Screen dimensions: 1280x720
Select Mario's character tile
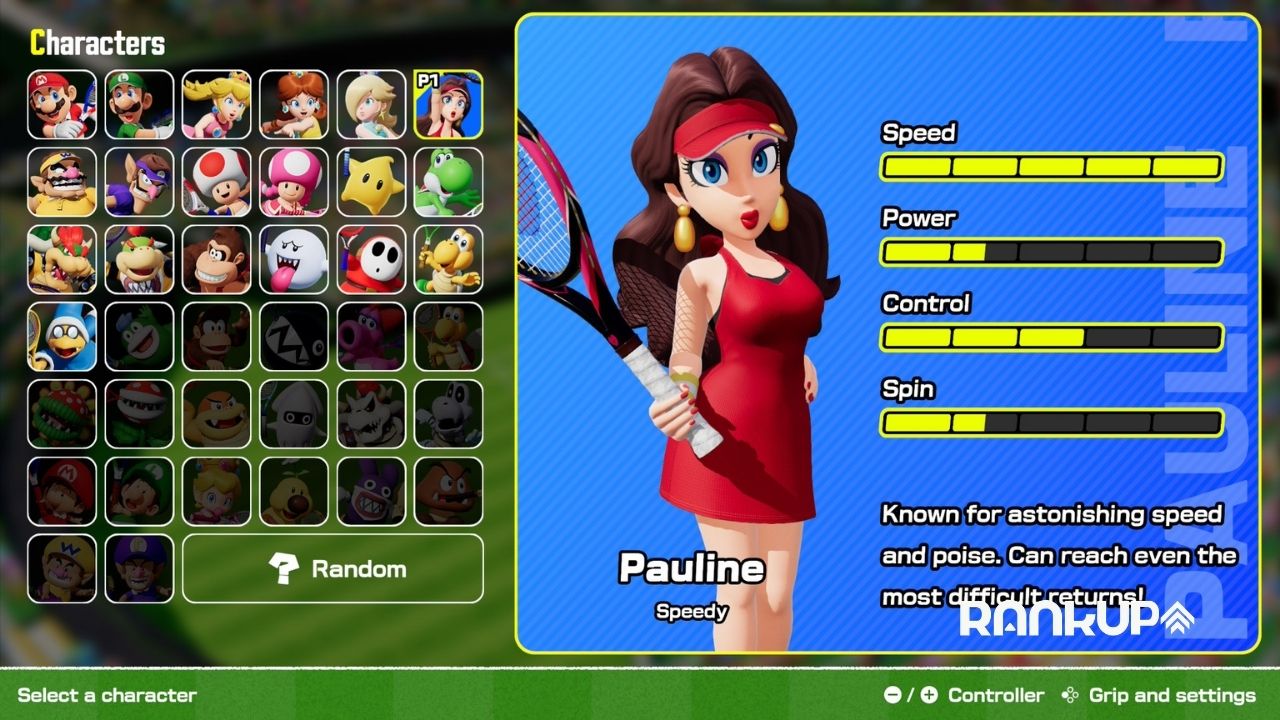(x=62, y=104)
